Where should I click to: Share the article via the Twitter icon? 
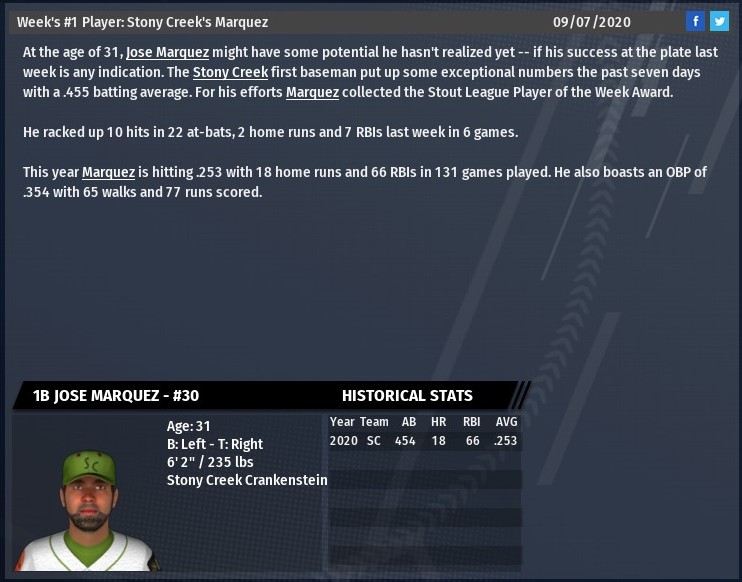718,21
